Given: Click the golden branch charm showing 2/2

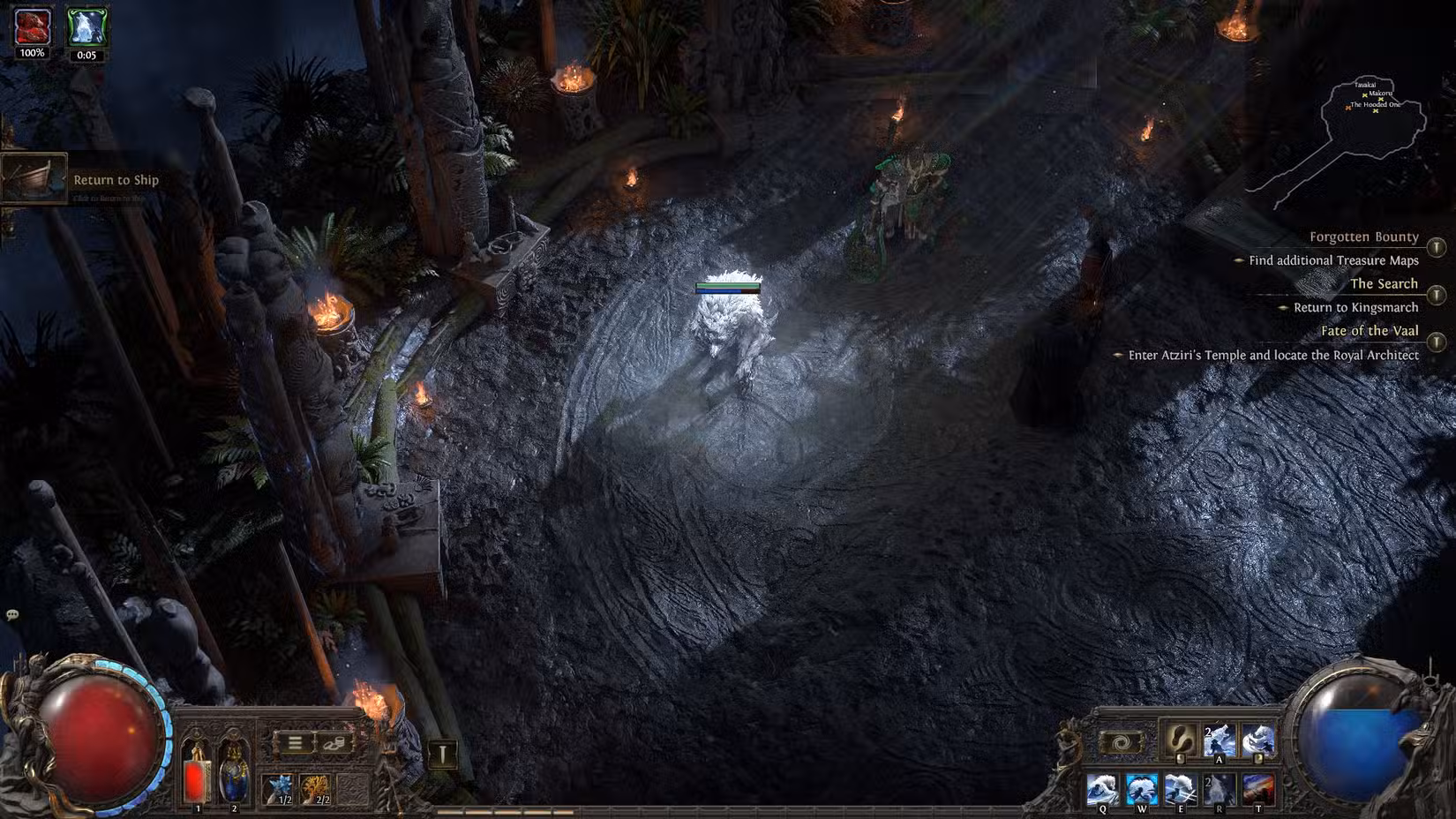Looking at the screenshot, I should [x=315, y=788].
